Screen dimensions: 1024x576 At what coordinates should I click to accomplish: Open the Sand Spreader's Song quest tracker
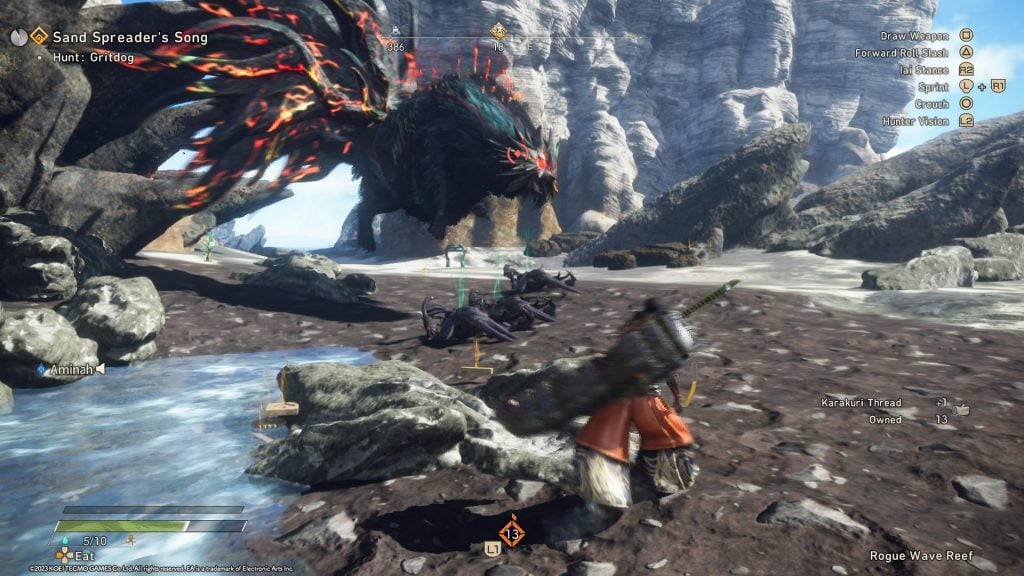[x=132, y=38]
